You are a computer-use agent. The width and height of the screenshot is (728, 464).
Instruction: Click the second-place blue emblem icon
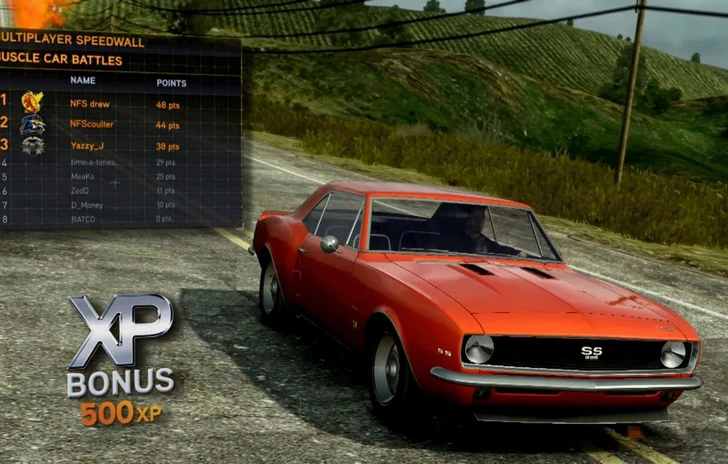[32, 124]
